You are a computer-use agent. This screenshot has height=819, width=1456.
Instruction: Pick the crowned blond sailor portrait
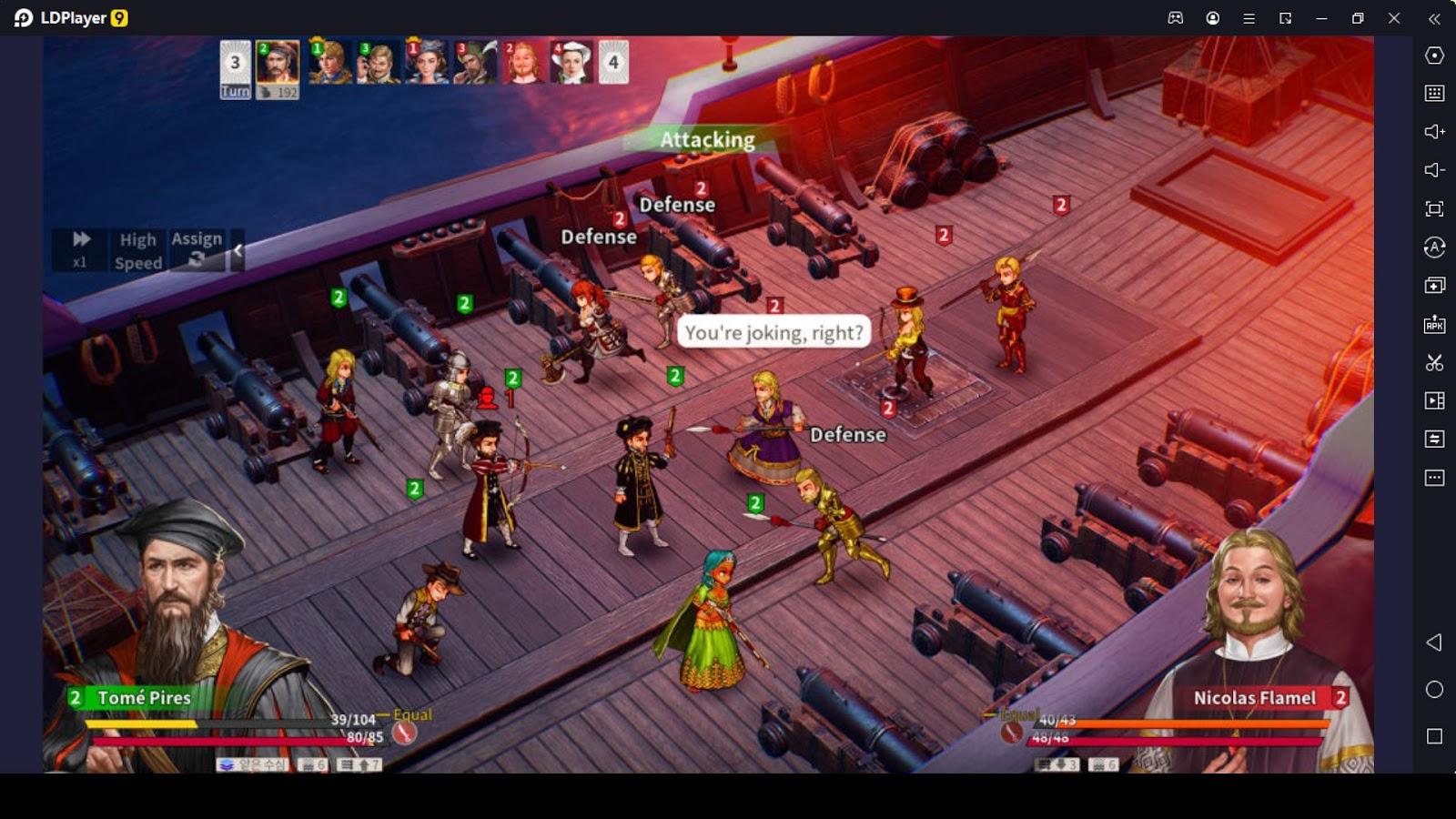pos(329,63)
